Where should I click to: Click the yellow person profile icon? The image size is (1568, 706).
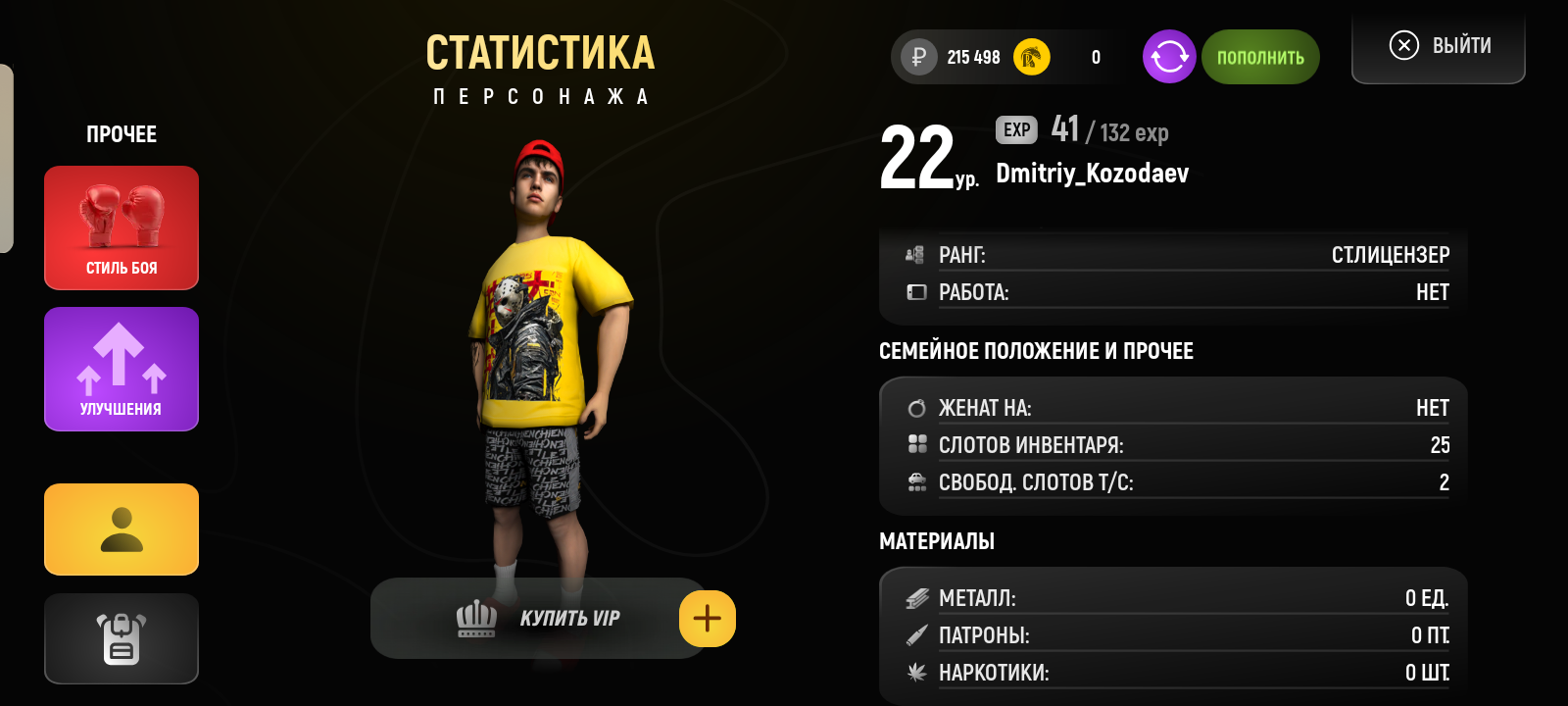pyautogui.click(x=120, y=529)
